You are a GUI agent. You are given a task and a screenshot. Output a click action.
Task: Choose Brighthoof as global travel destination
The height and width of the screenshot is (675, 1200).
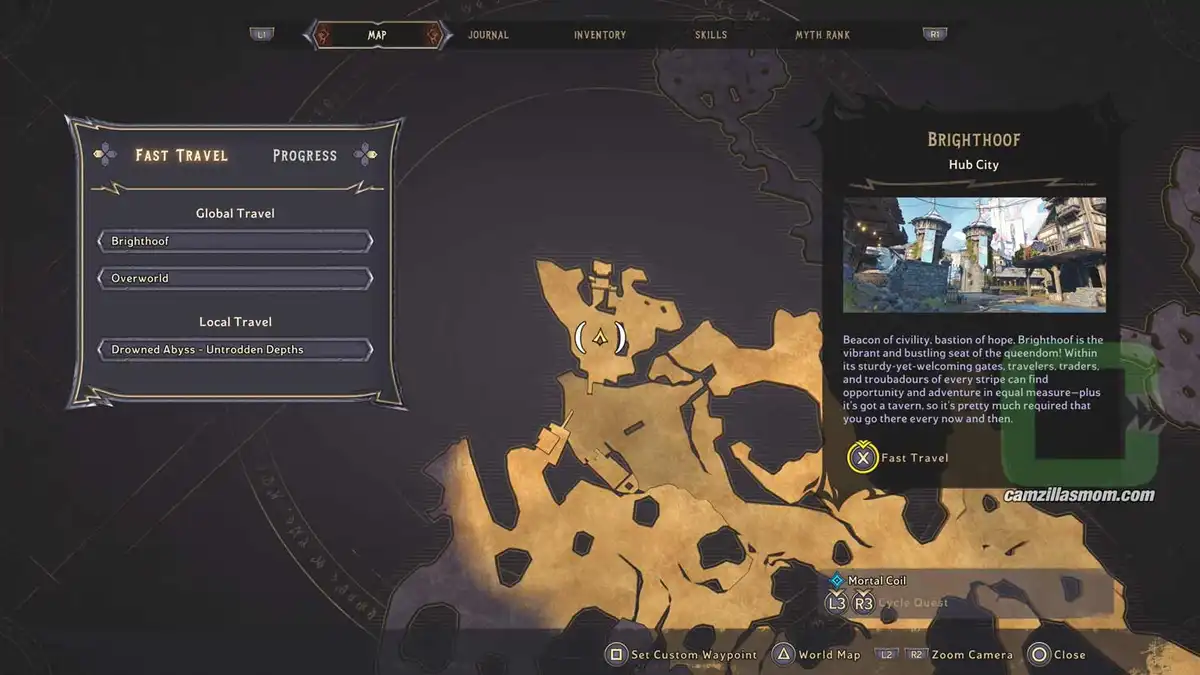[x=235, y=242]
